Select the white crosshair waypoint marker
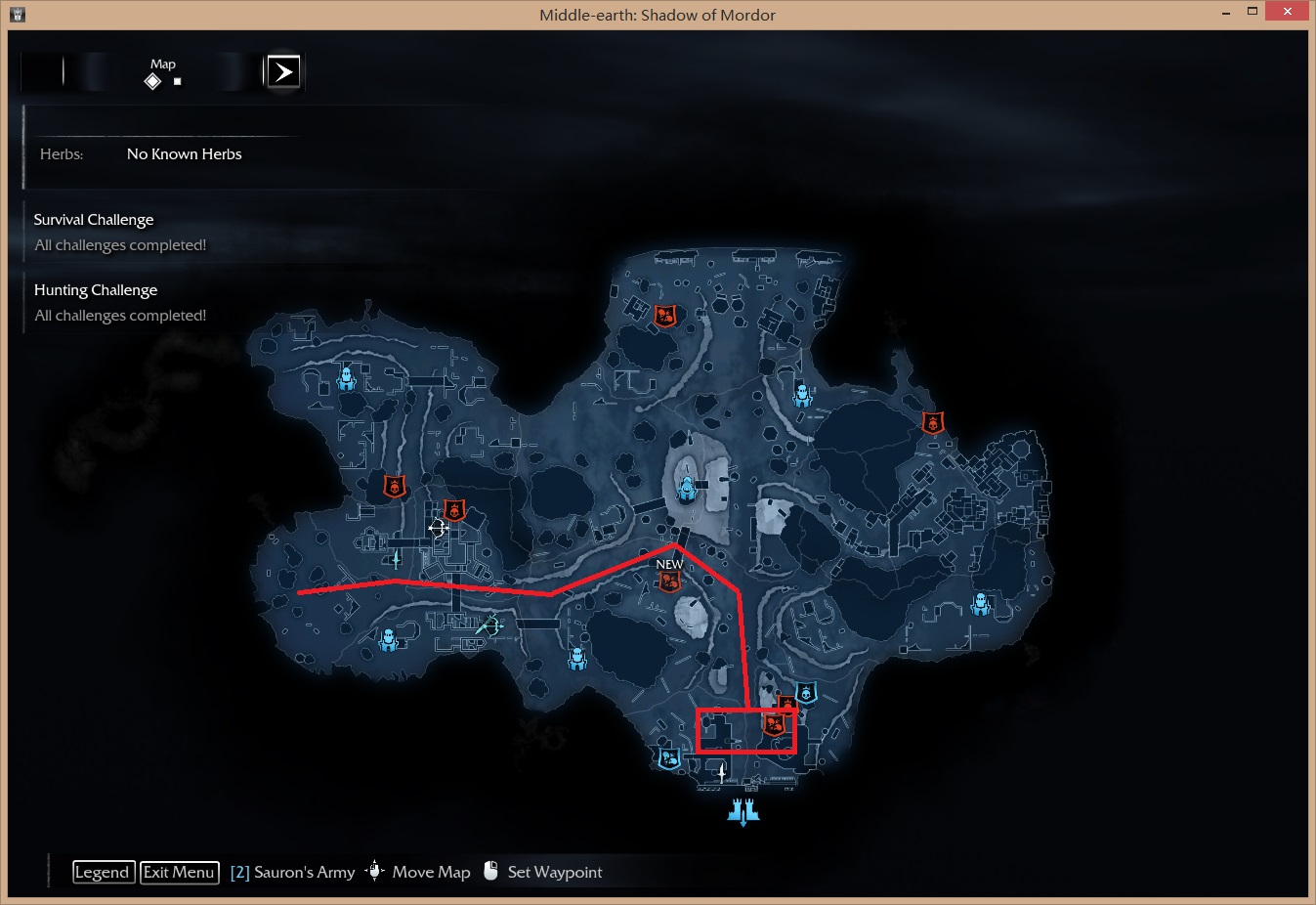1316x905 pixels. click(x=438, y=528)
